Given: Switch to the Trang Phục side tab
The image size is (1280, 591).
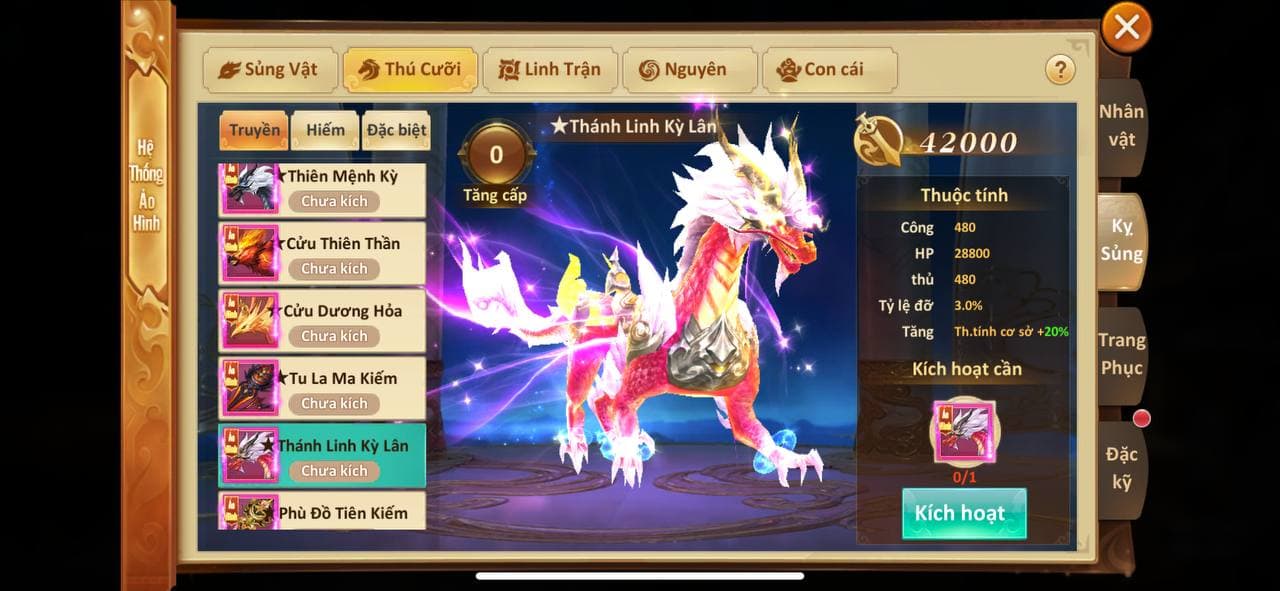Looking at the screenshot, I should tap(1121, 354).
